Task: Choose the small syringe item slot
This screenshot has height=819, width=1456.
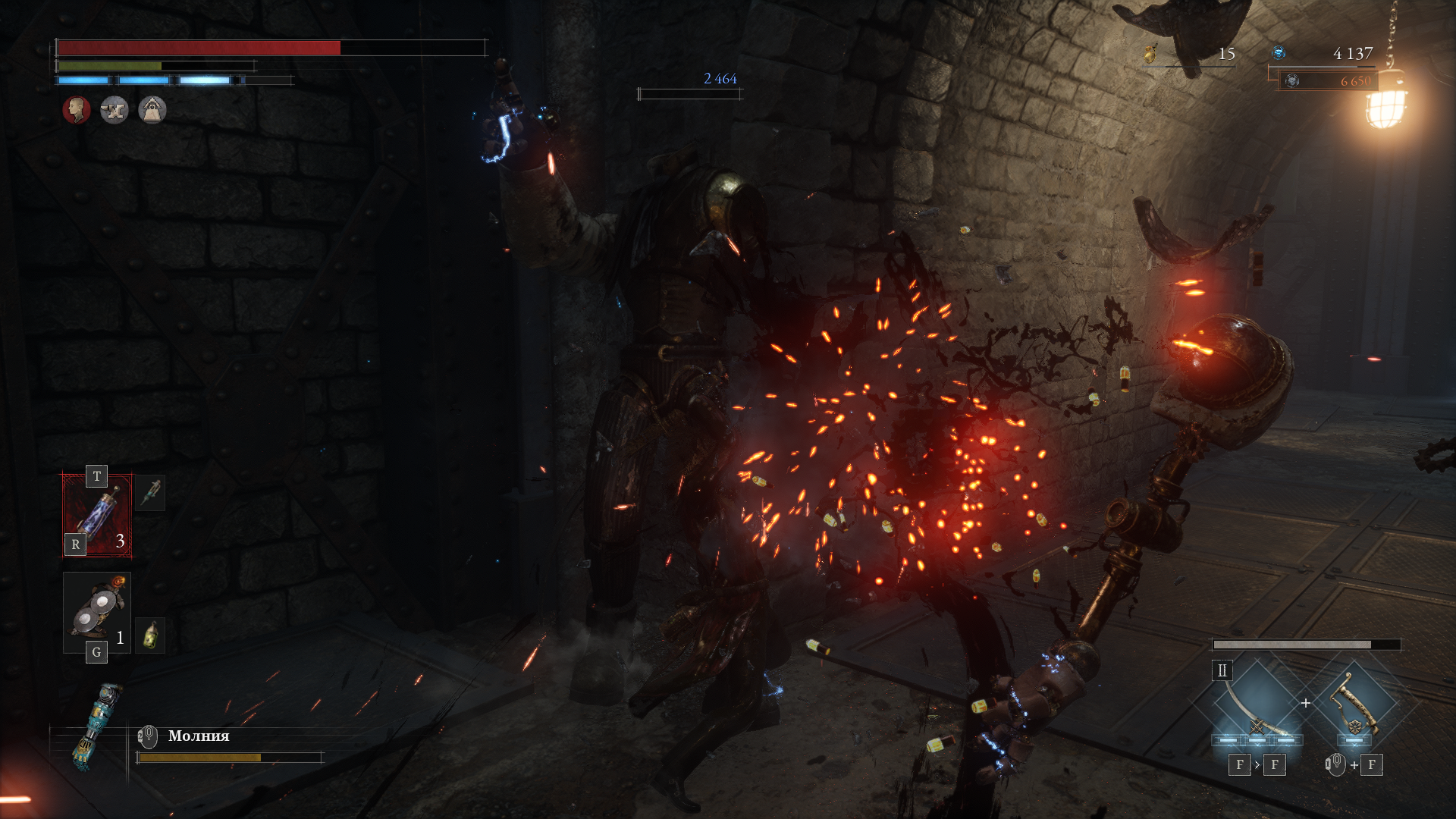Action: click(150, 494)
